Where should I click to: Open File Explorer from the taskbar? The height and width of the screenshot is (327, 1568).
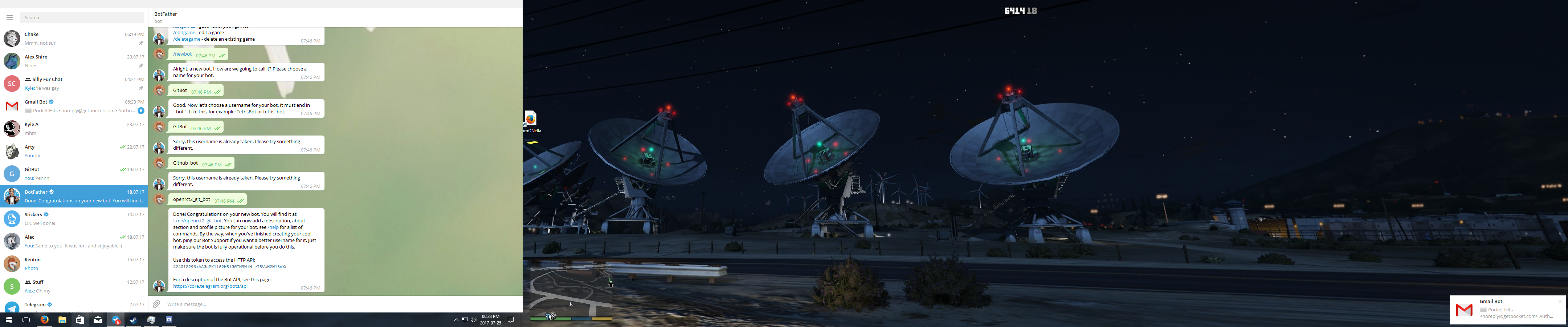(x=62, y=319)
